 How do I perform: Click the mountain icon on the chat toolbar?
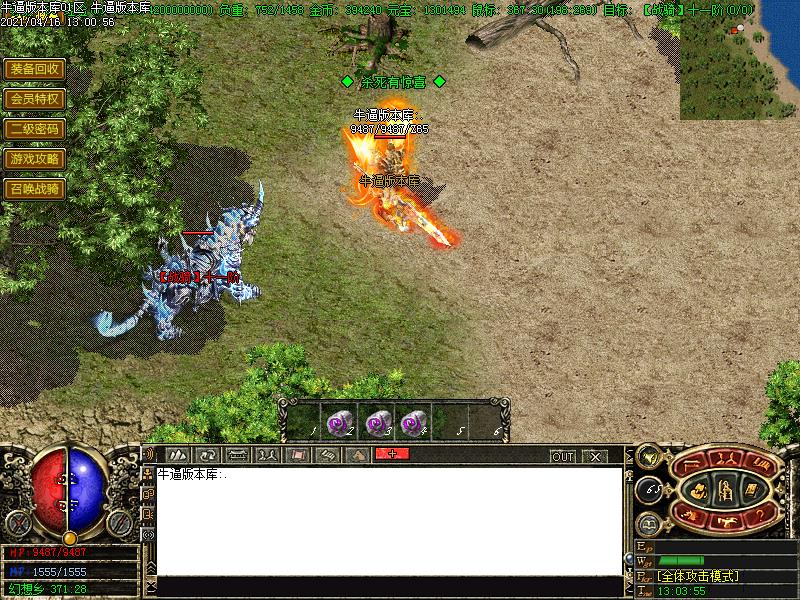(x=357, y=455)
